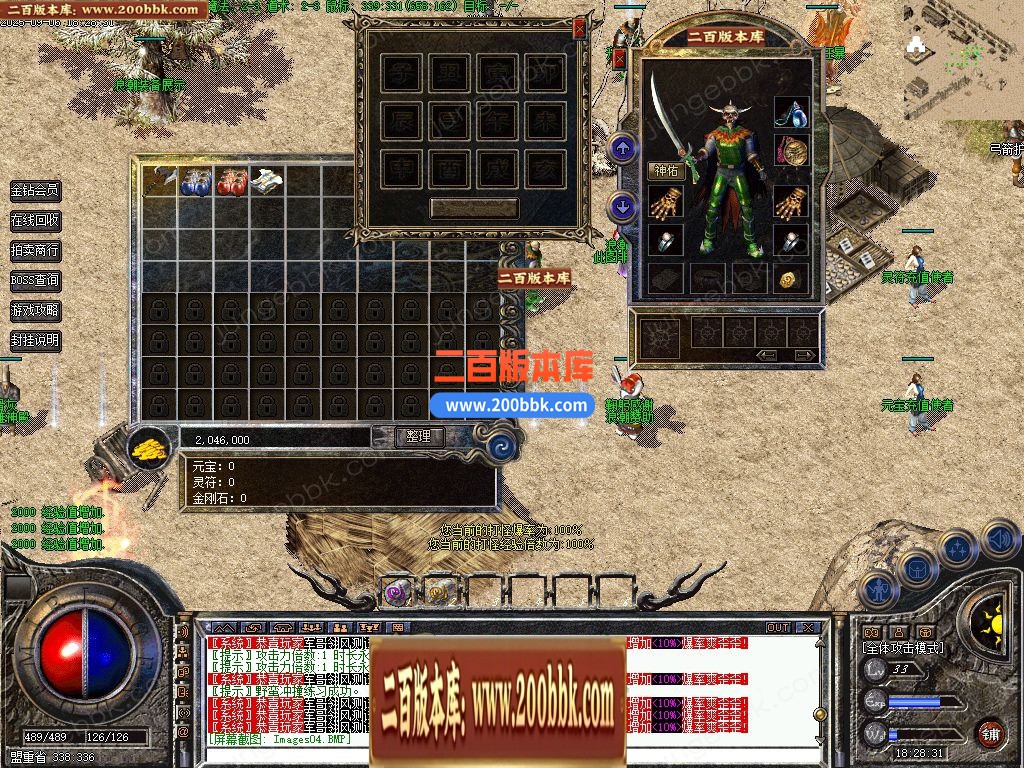Click the blue down arrow button
Image resolution: width=1024 pixels, height=768 pixels.
point(623,208)
